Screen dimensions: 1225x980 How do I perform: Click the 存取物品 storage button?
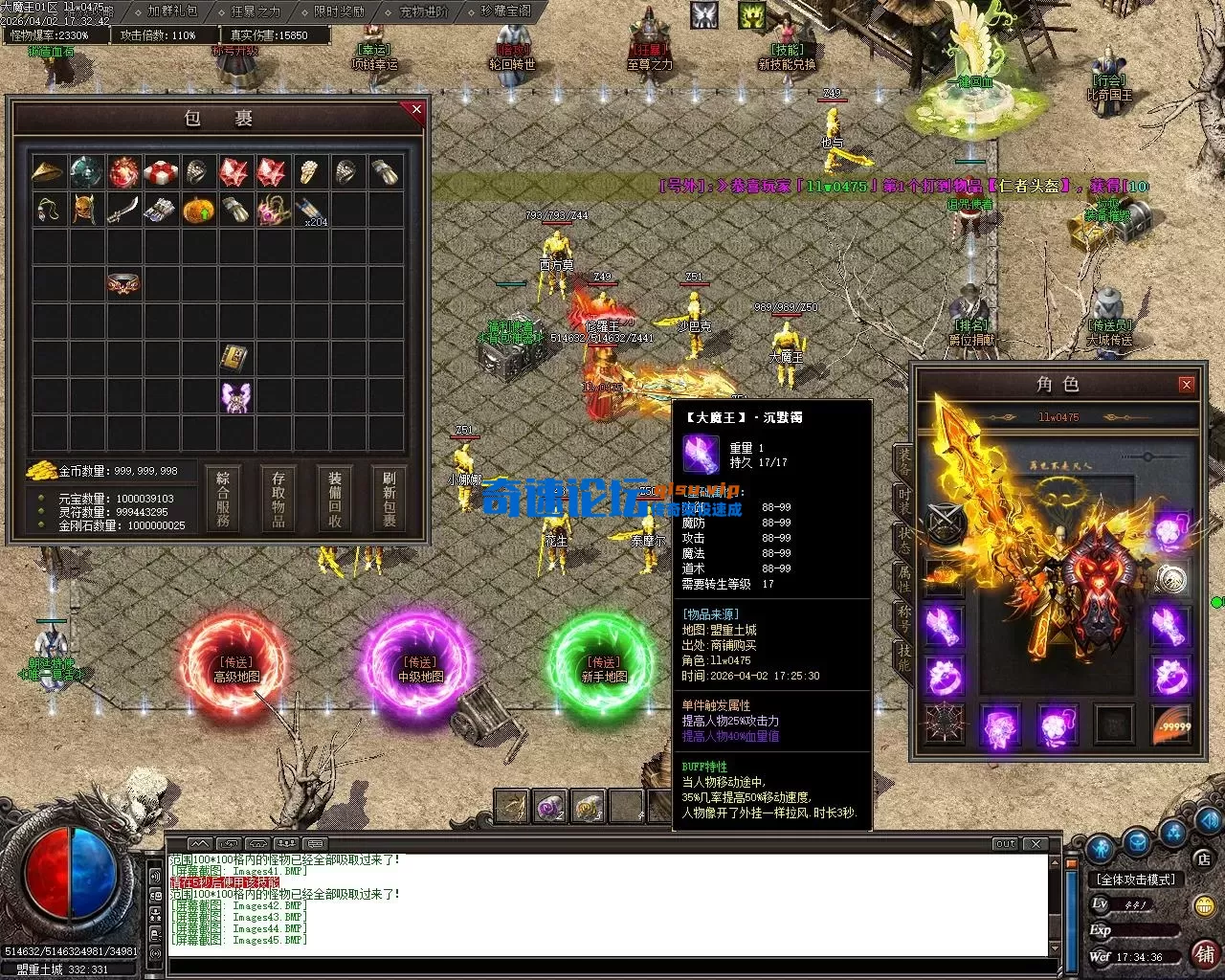[278, 499]
